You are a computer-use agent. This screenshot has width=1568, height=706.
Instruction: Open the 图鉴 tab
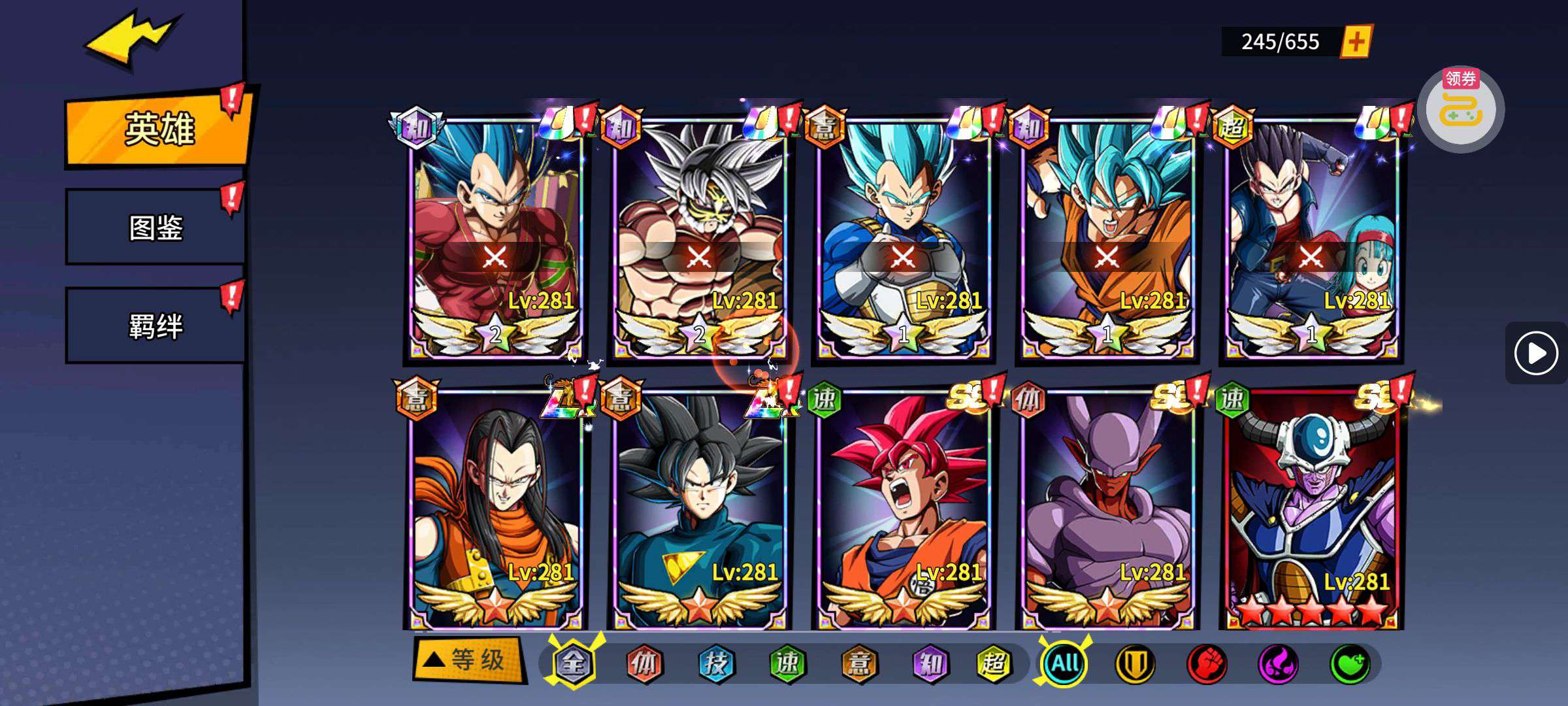pos(155,227)
